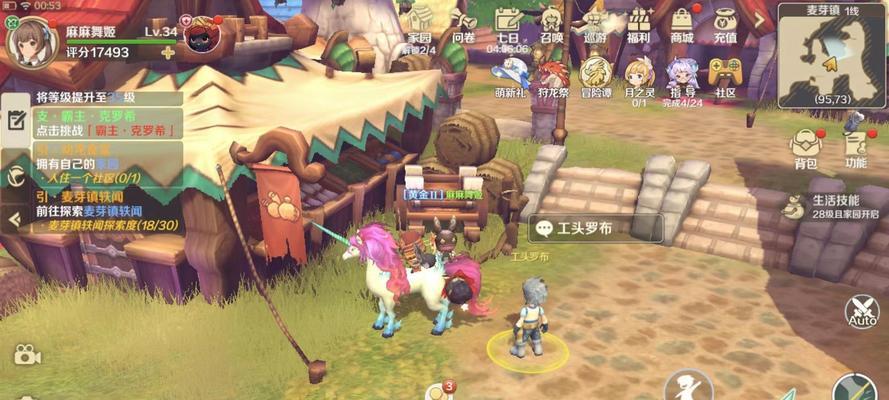Open the player avatar portrait
Screen dimensions: 889x400
point(31,39)
